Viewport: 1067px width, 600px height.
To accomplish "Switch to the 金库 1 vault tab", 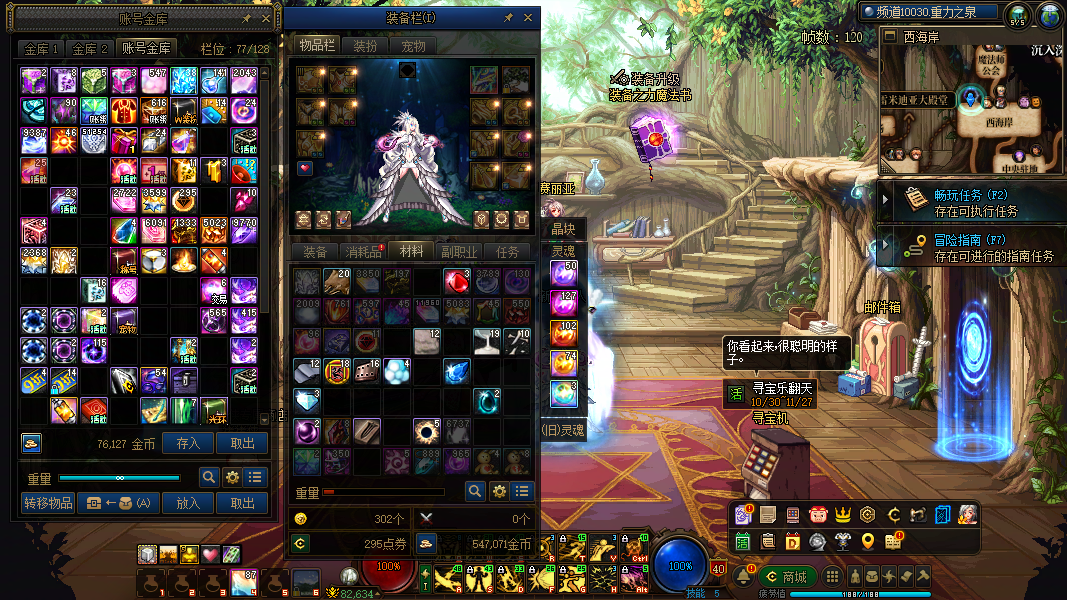I will click(x=42, y=48).
